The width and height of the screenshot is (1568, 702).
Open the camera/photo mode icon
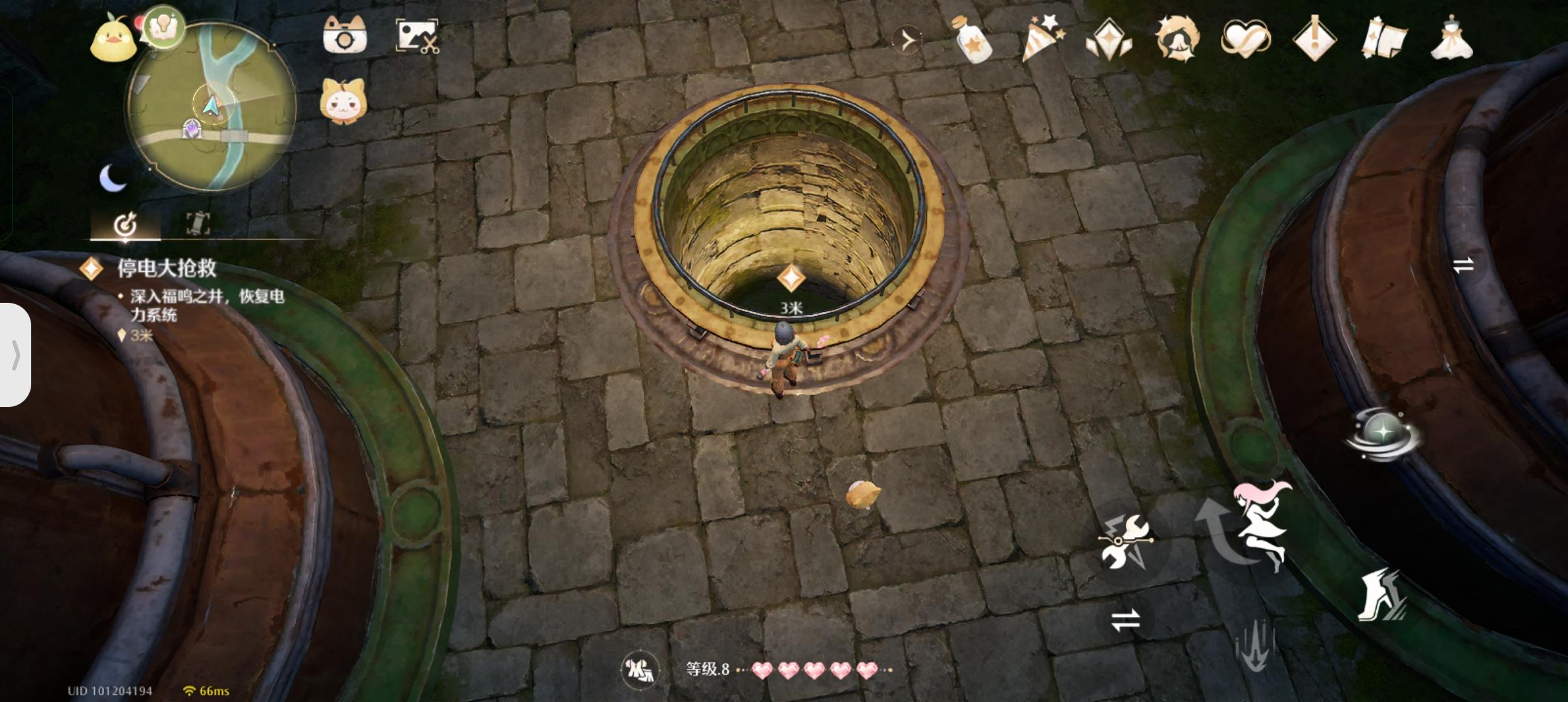(346, 37)
